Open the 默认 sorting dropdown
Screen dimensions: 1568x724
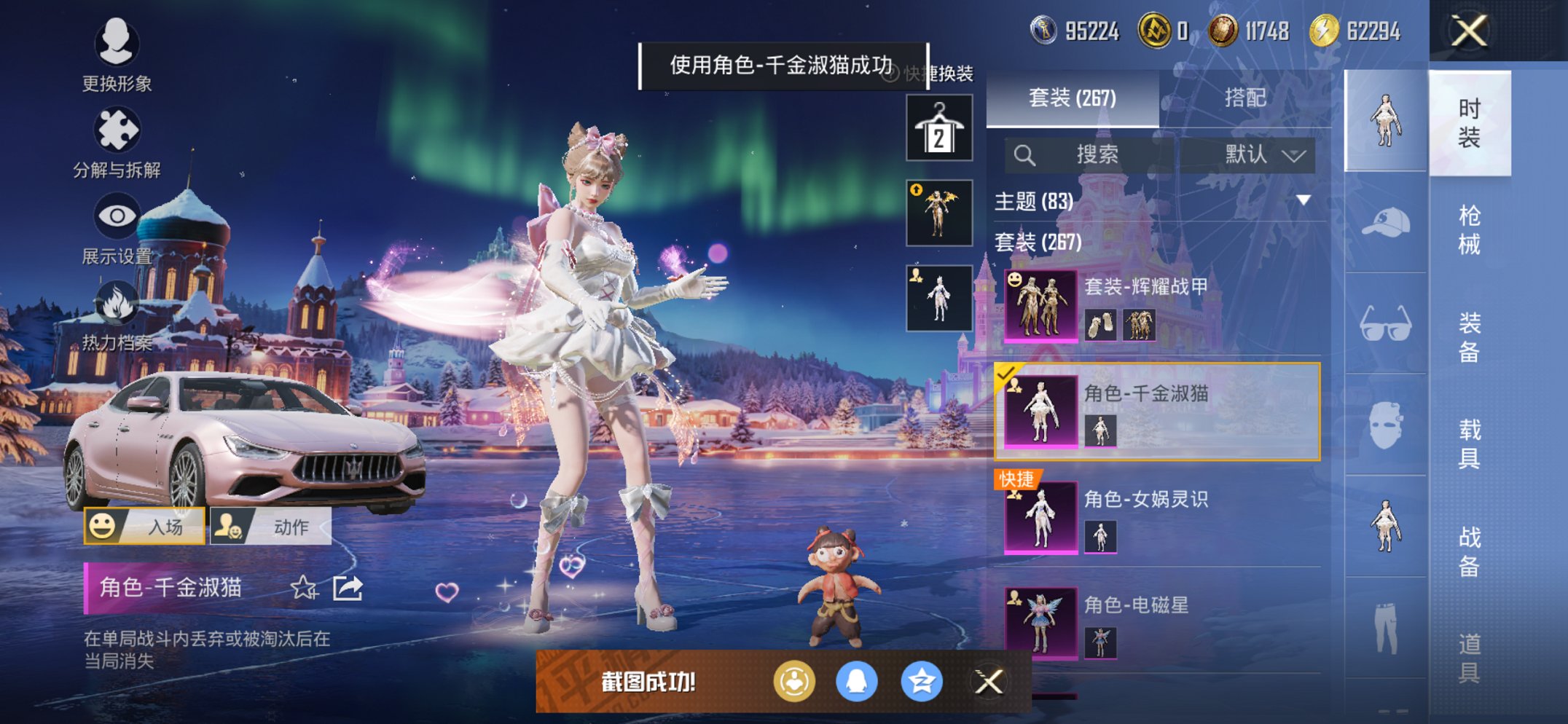point(1257,155)
